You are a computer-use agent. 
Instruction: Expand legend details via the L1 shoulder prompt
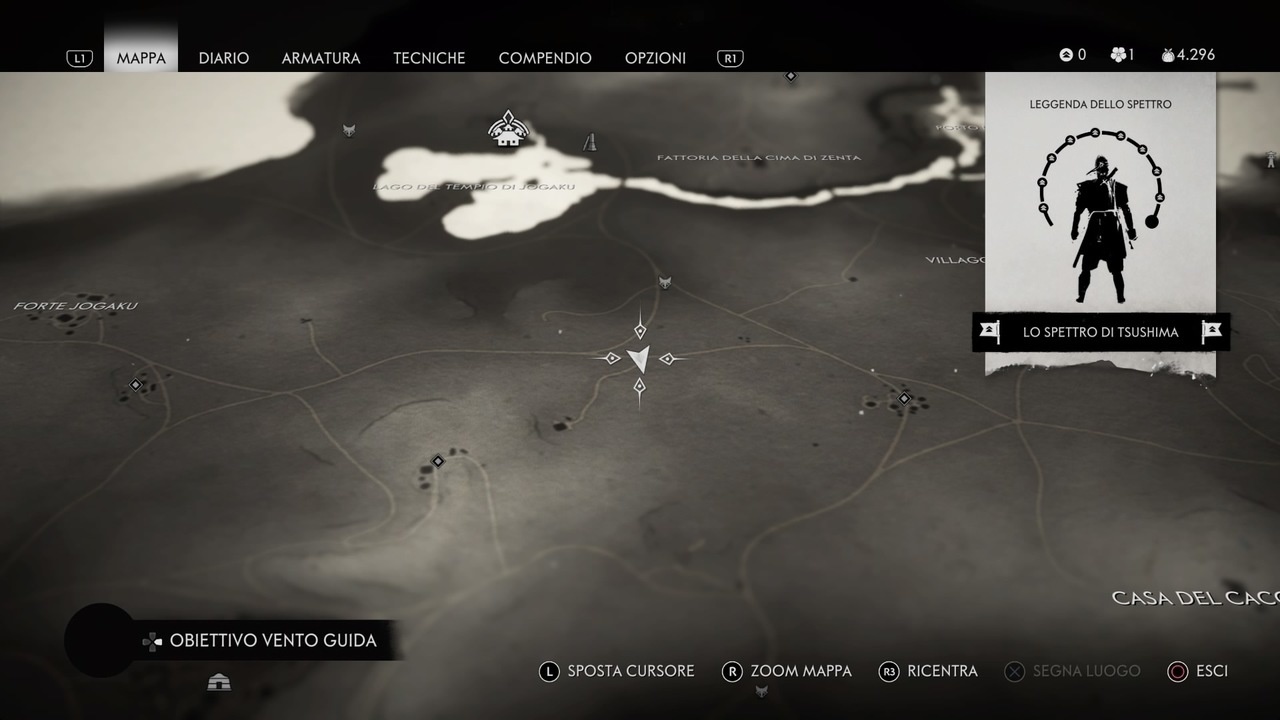(79, 57)
